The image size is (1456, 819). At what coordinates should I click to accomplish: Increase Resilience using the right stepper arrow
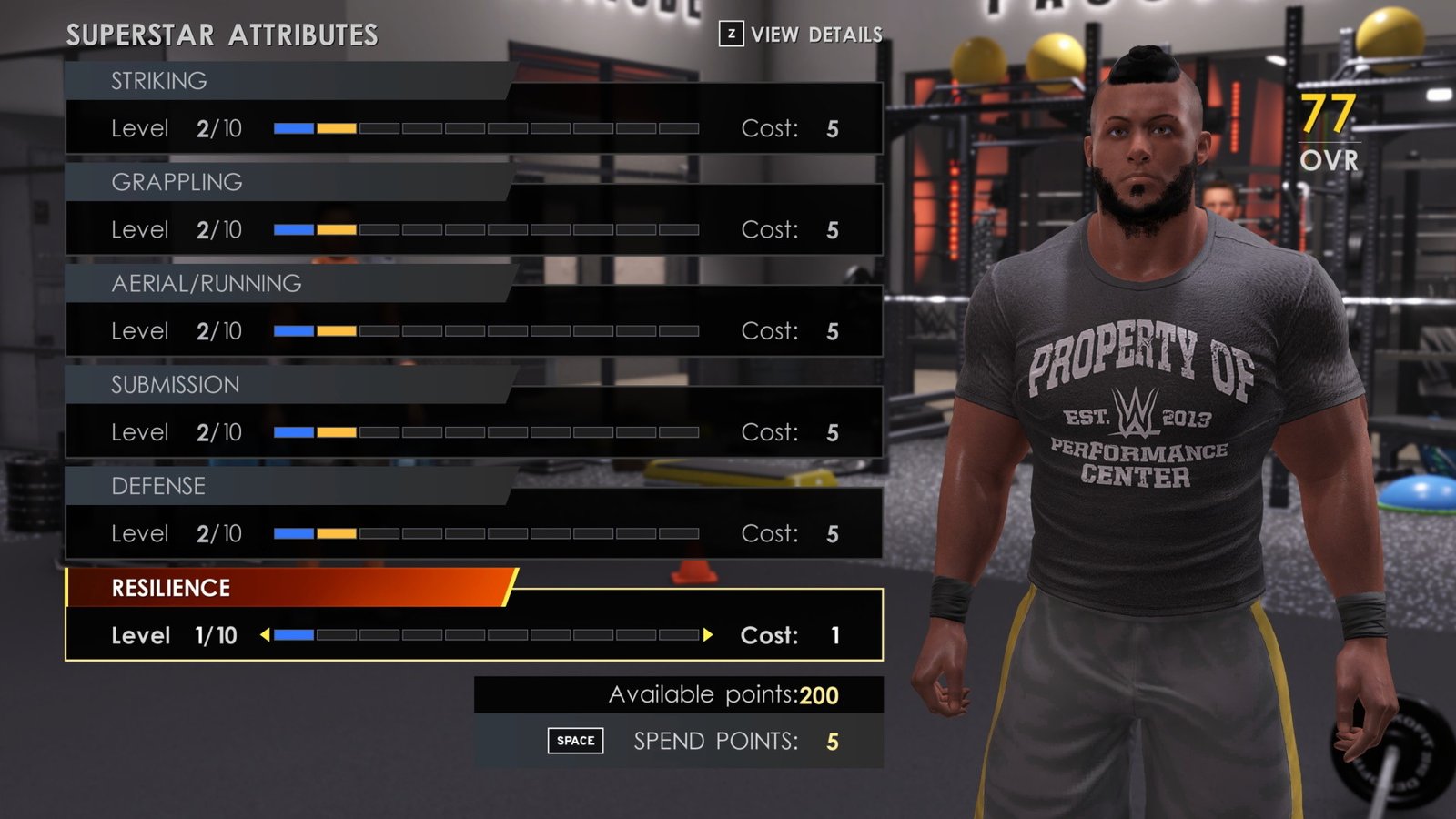[709, 635]
